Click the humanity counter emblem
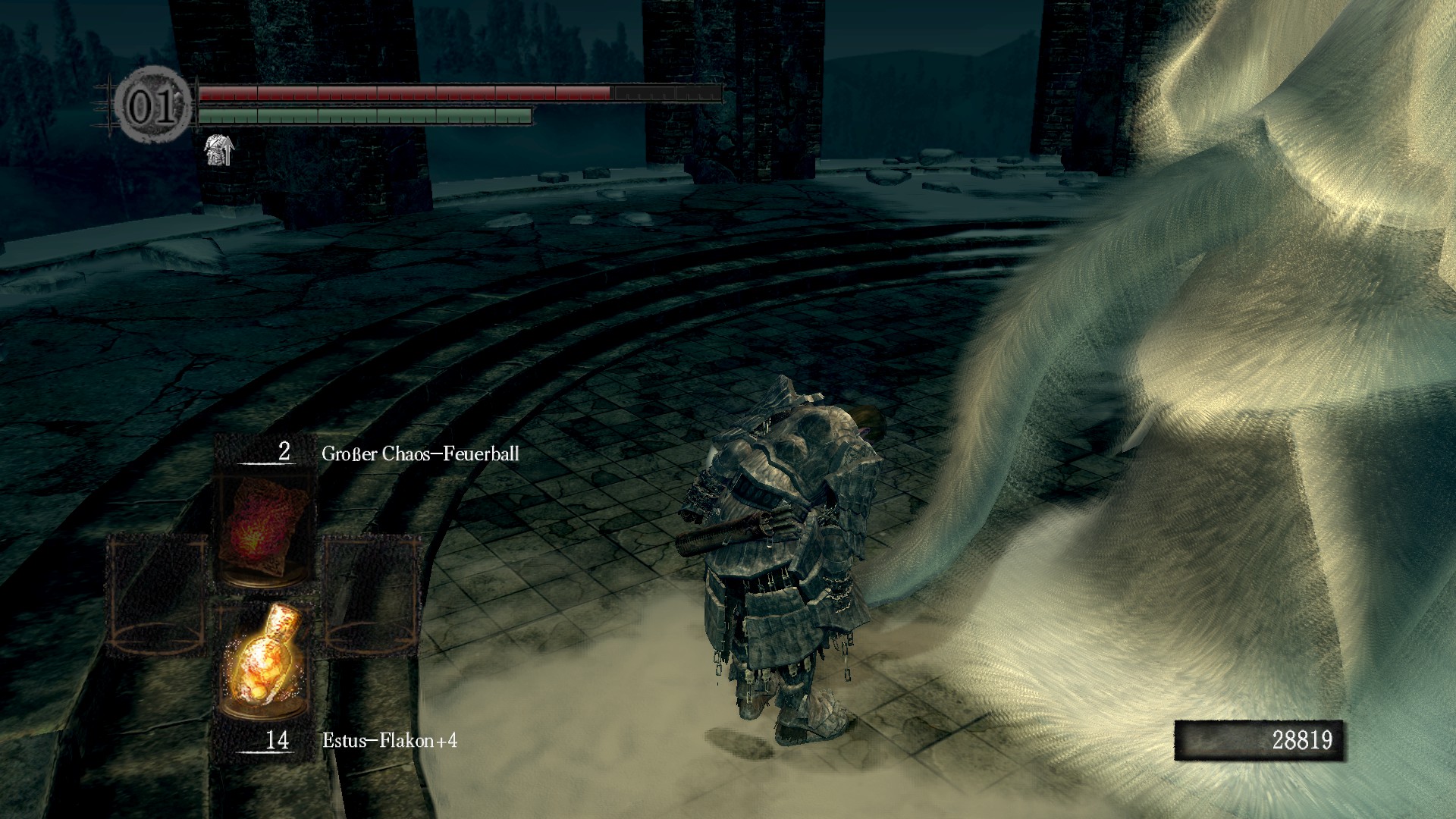1456x819 pixels. [x=153, y=108]
